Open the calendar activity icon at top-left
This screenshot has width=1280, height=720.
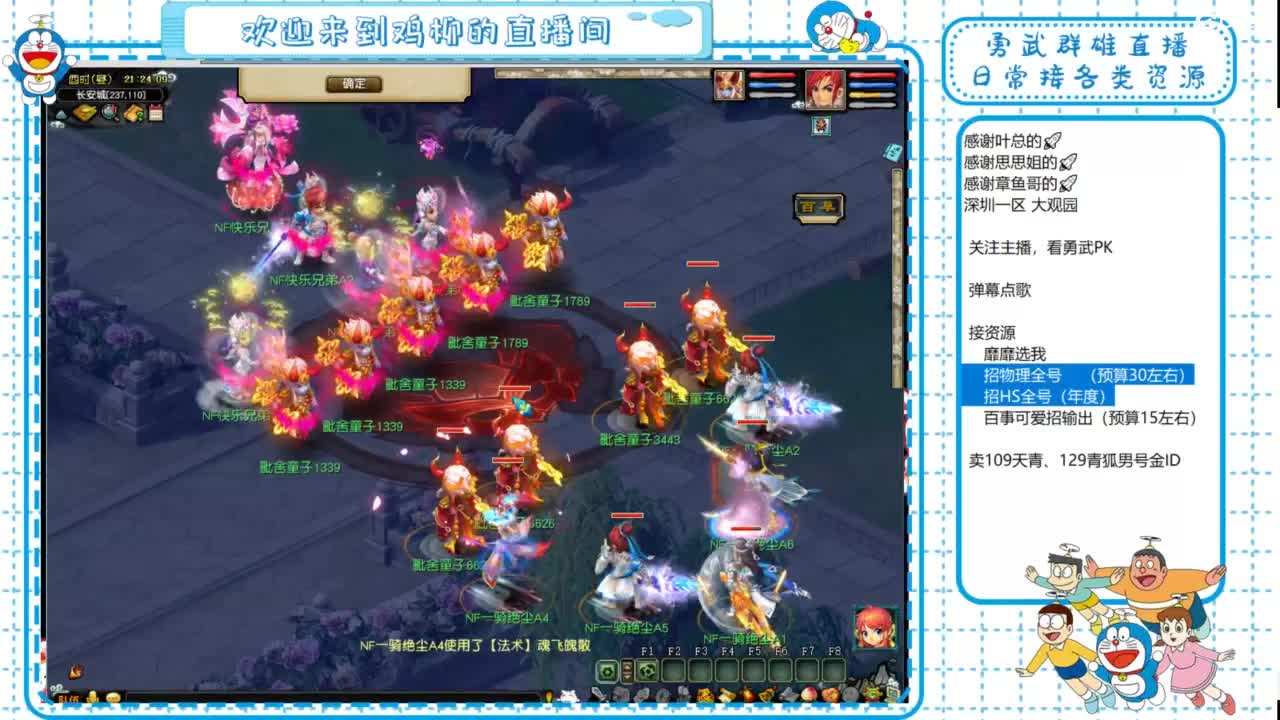tap(155, 112)
